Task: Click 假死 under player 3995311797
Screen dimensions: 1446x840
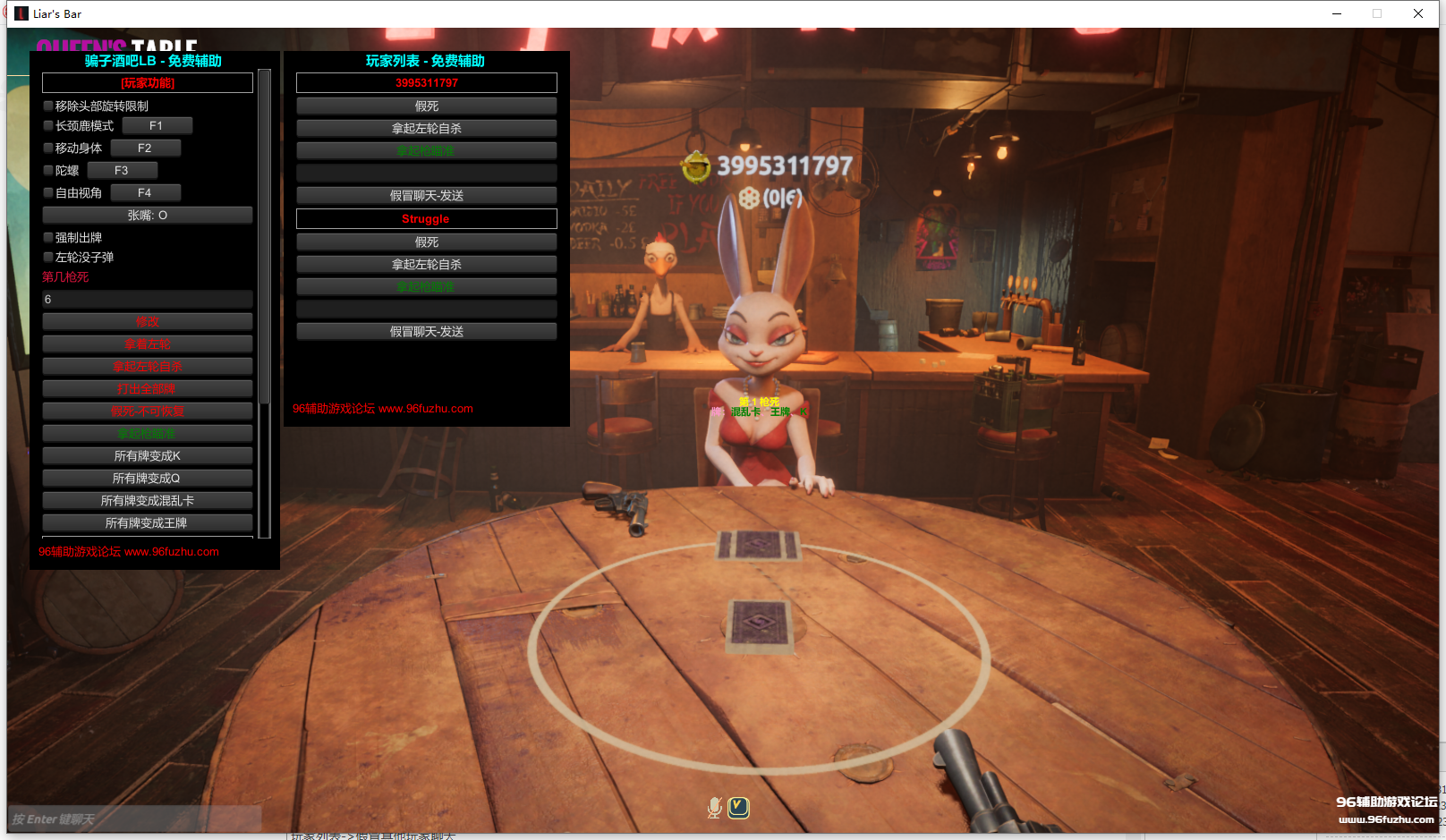Action: [427, 106]
